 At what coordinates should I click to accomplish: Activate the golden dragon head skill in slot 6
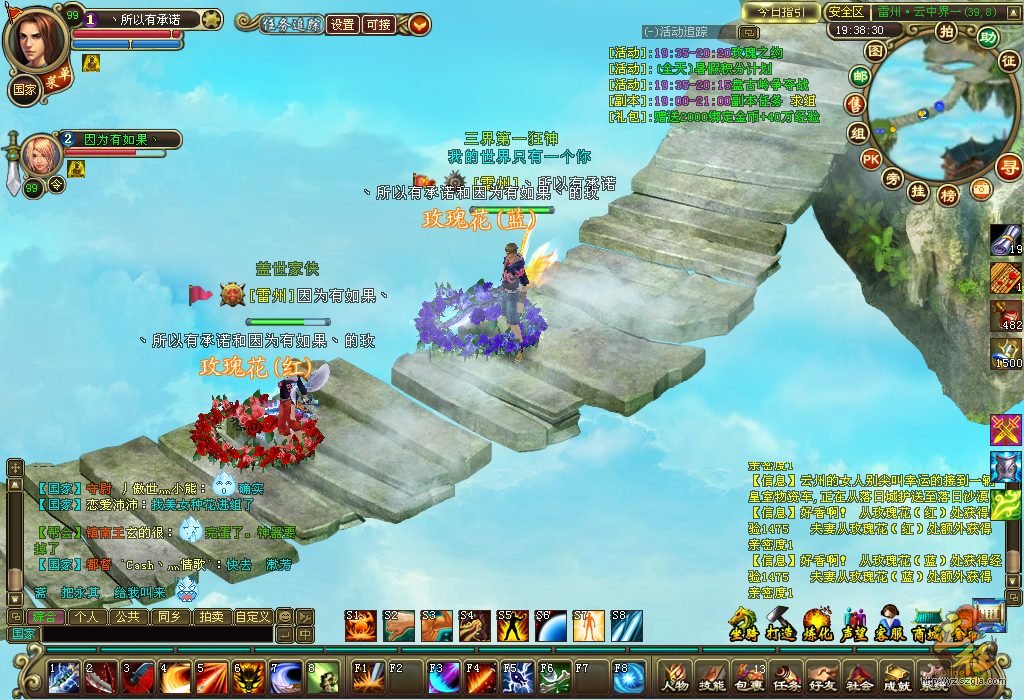(248, 676)
